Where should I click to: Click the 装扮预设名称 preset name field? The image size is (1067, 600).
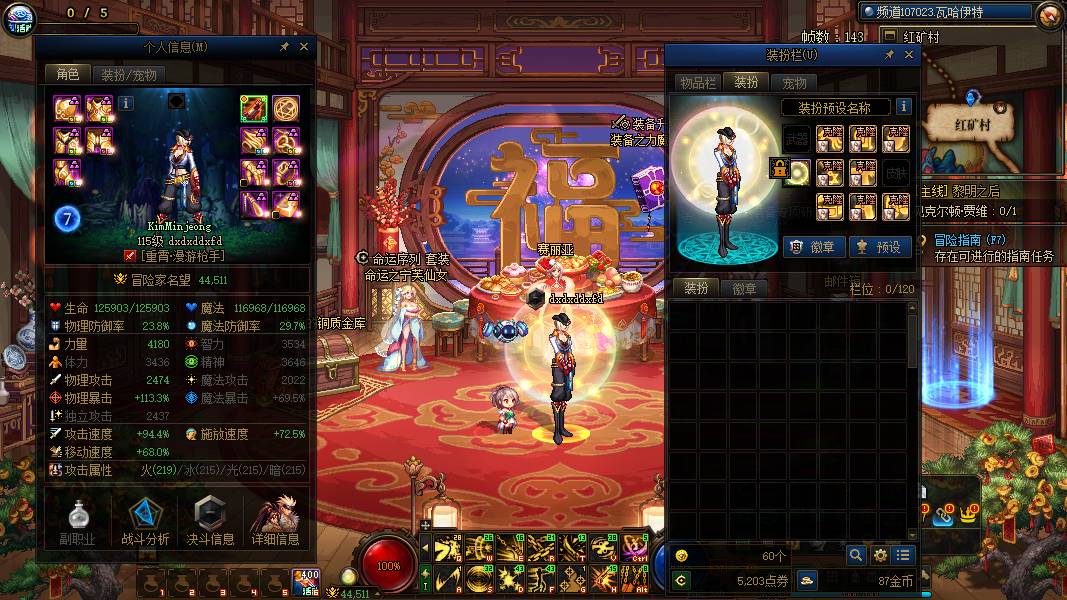tap(835, 107)
